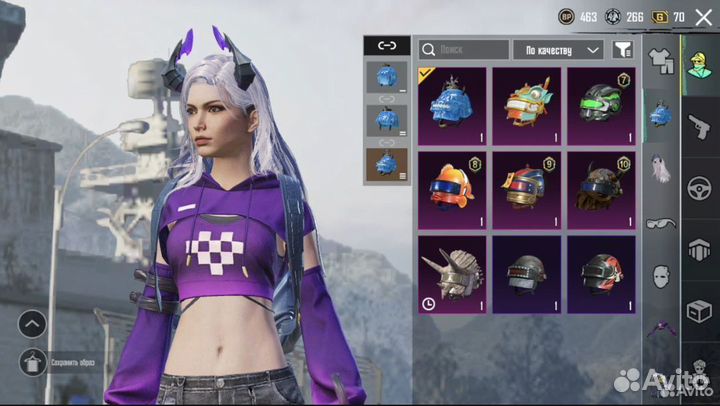
Task: Pick the orange fish level 8 helmet
Action: (x=452, y=188)
